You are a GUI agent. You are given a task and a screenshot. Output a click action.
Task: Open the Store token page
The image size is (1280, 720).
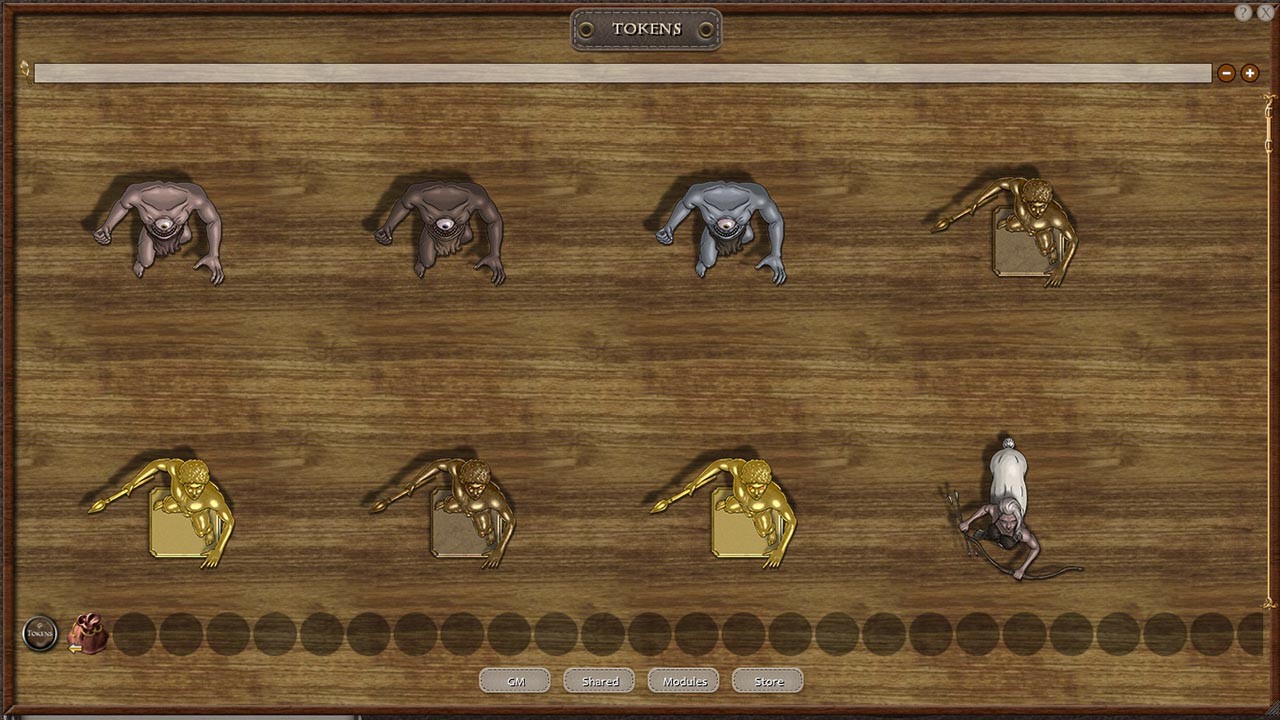(x=766, y=680)
